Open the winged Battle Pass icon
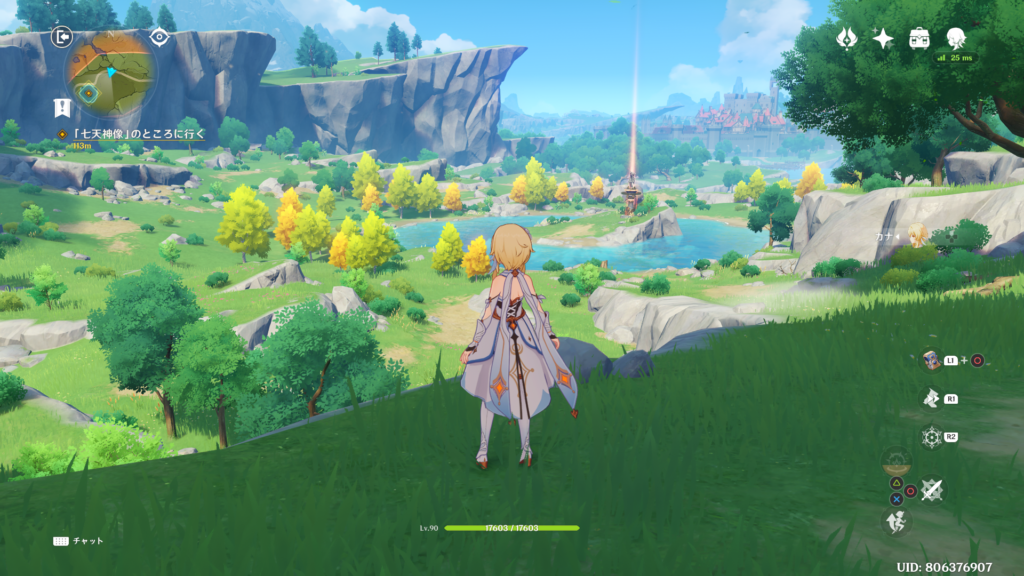The image size is (1024, 576). (x=847, y=38)
